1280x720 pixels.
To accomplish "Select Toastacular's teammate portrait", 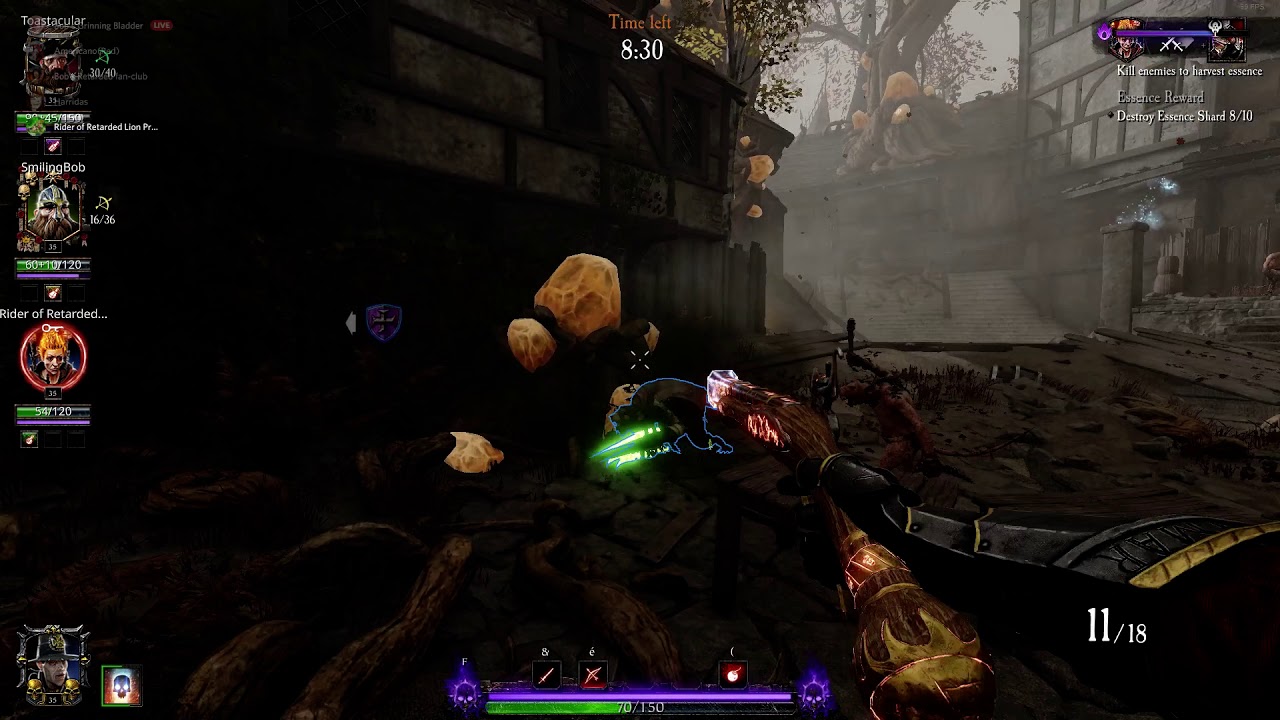I will (52, 65).
